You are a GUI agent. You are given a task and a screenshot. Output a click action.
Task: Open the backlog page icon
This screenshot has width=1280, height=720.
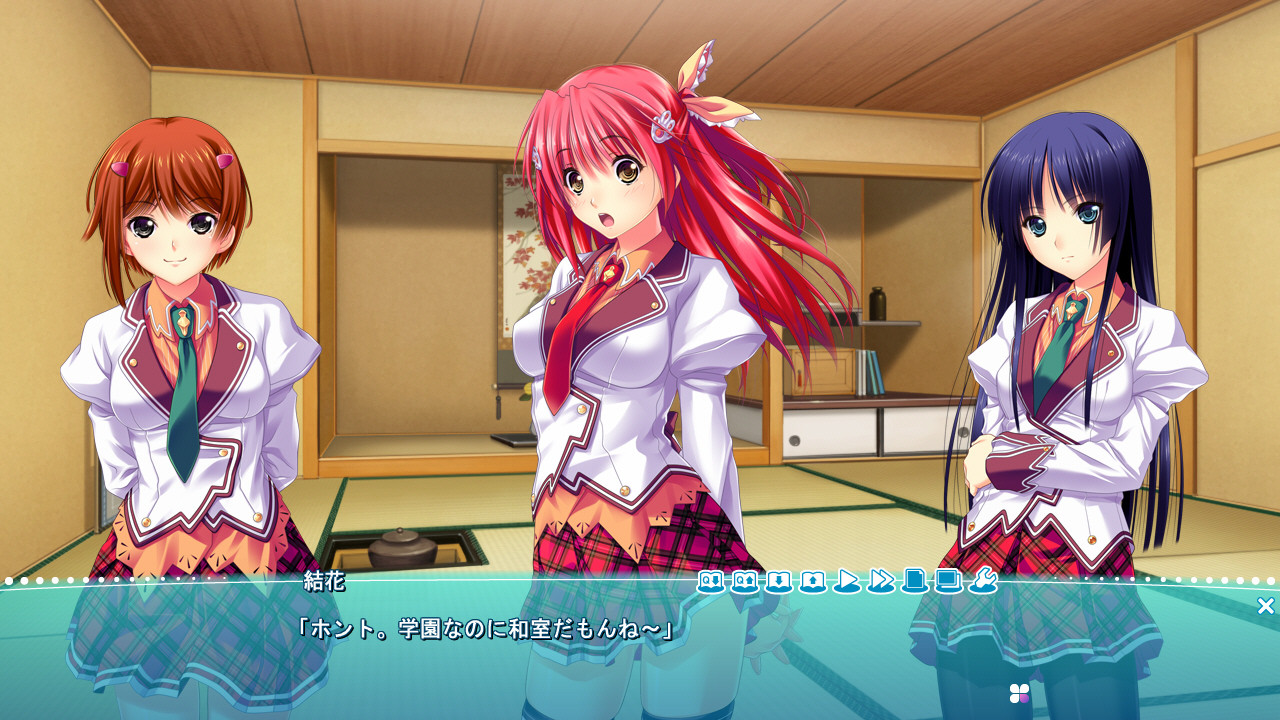pos(914,580)
